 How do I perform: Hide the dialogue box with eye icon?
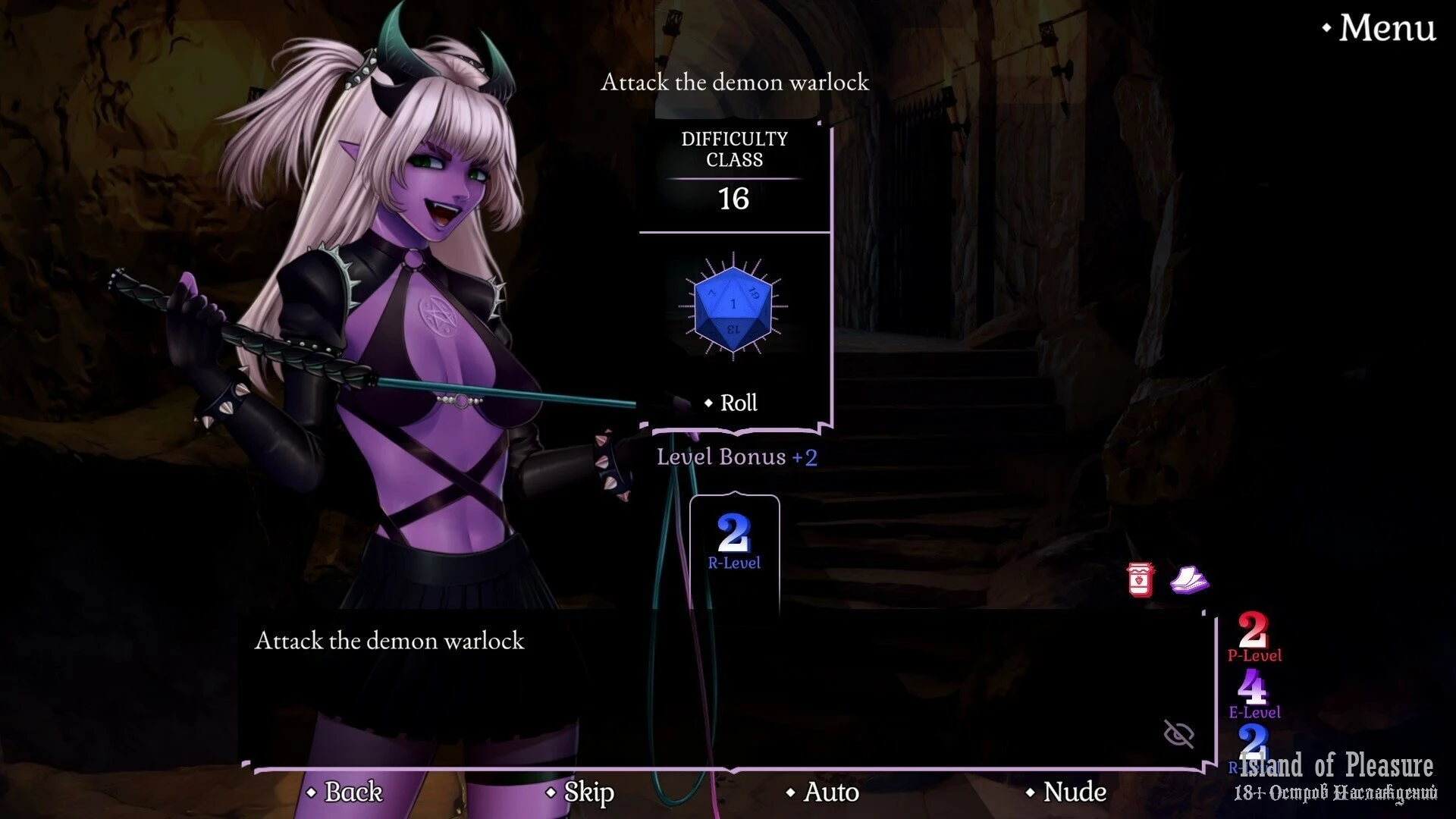coord(1178,733)
